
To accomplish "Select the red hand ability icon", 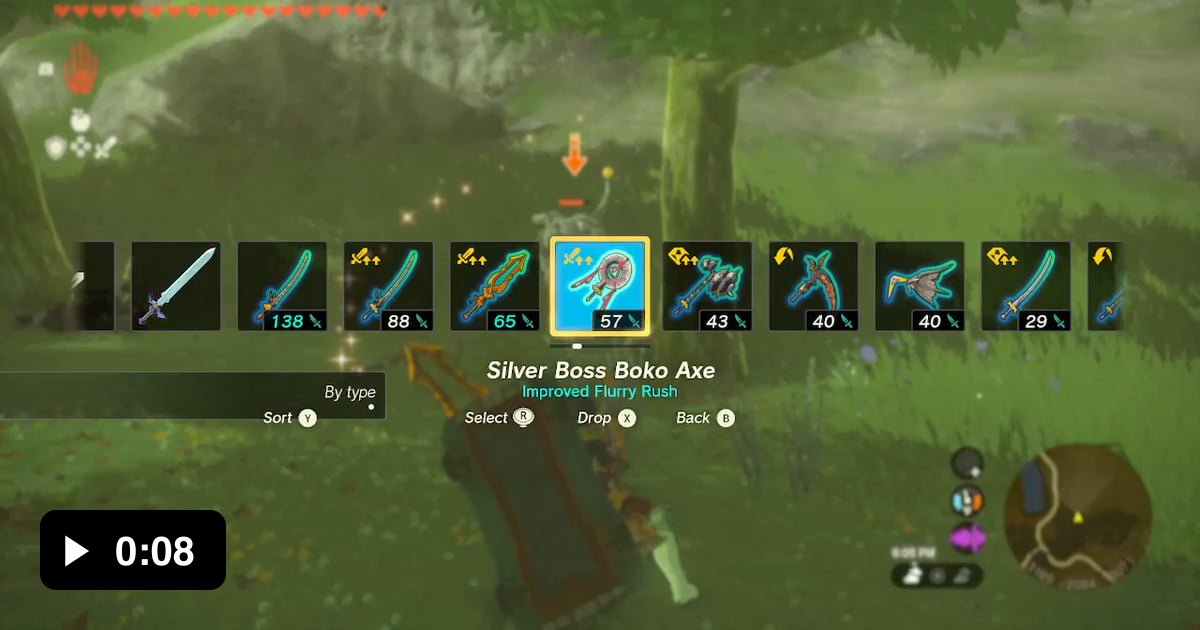I will point(80,71).
